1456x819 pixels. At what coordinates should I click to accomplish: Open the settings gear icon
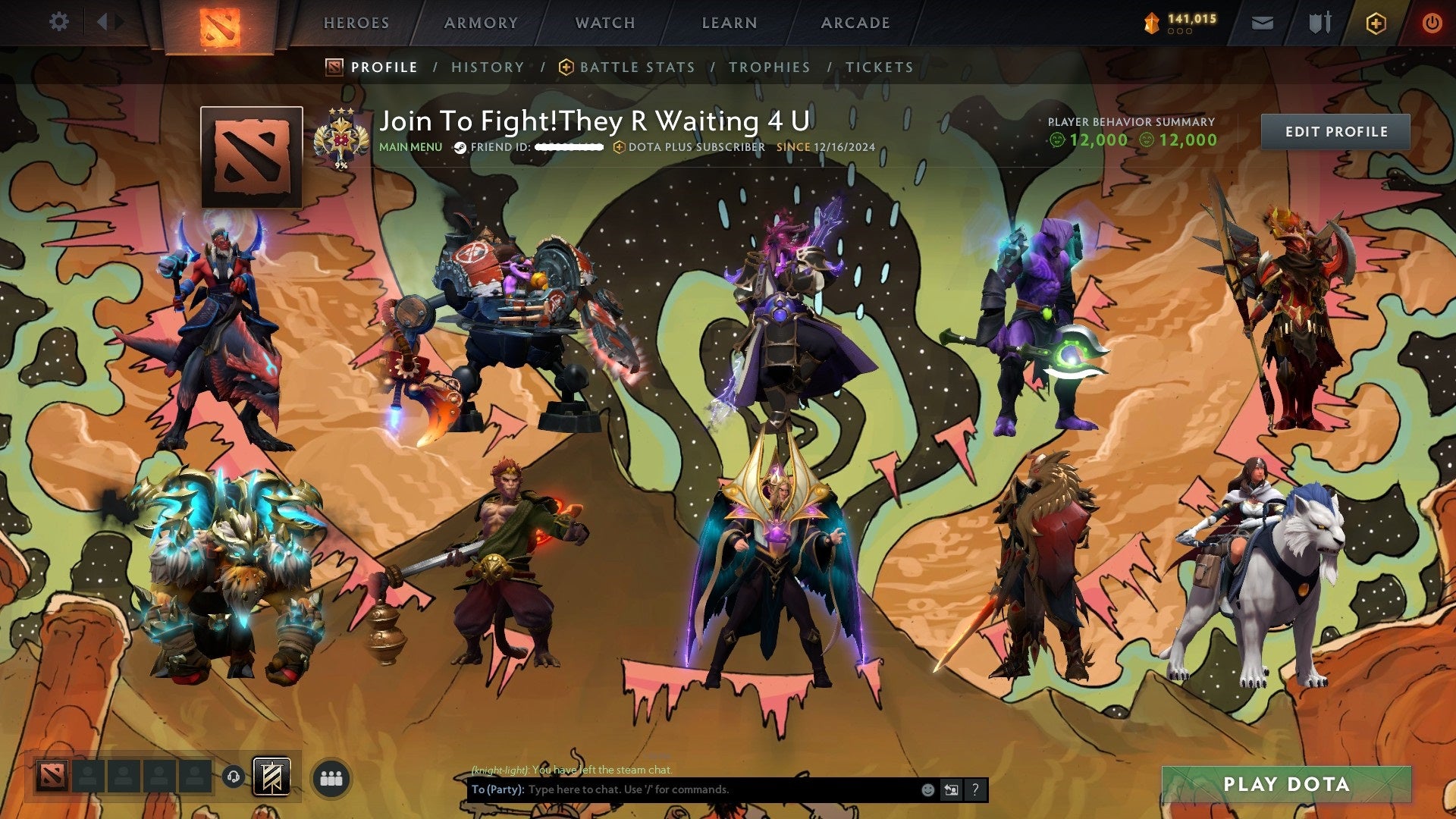tap(59, 22)
